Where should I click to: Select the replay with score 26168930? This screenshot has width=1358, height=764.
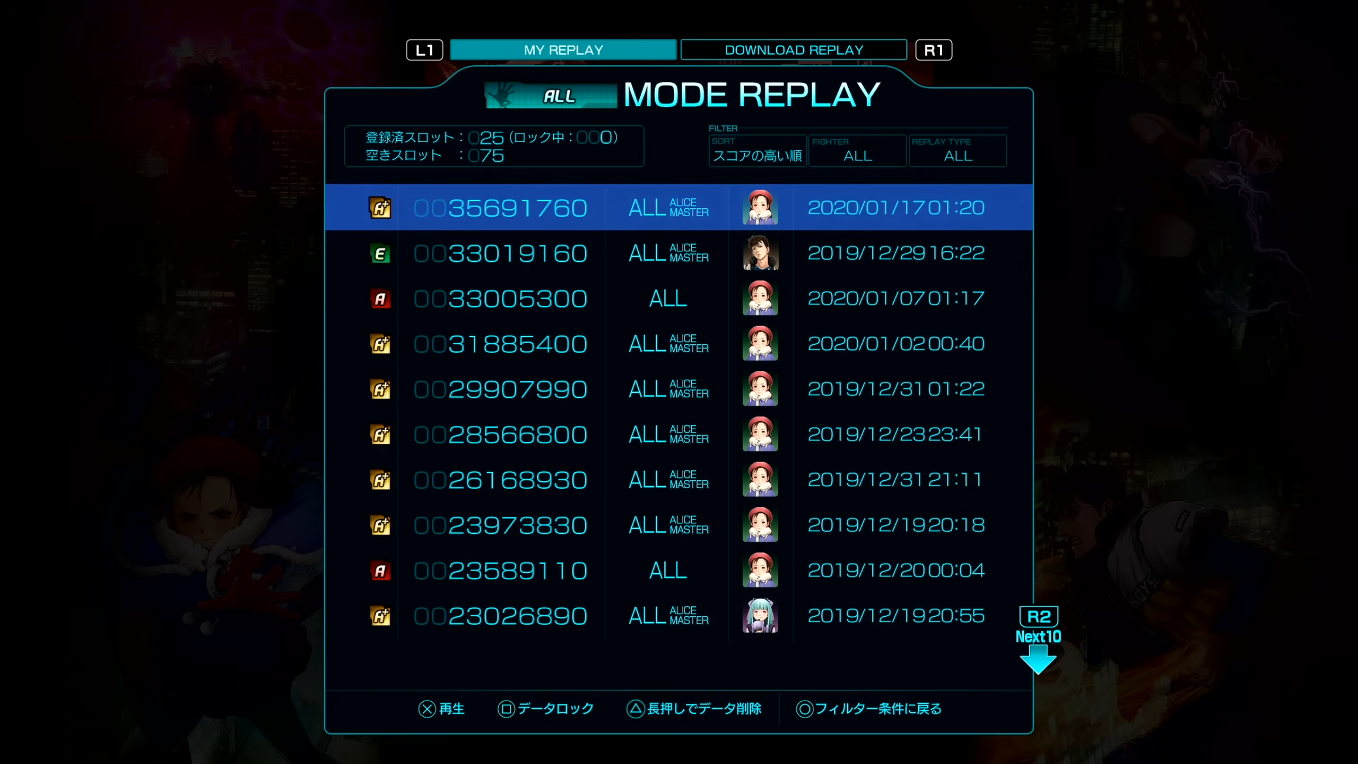678,480
